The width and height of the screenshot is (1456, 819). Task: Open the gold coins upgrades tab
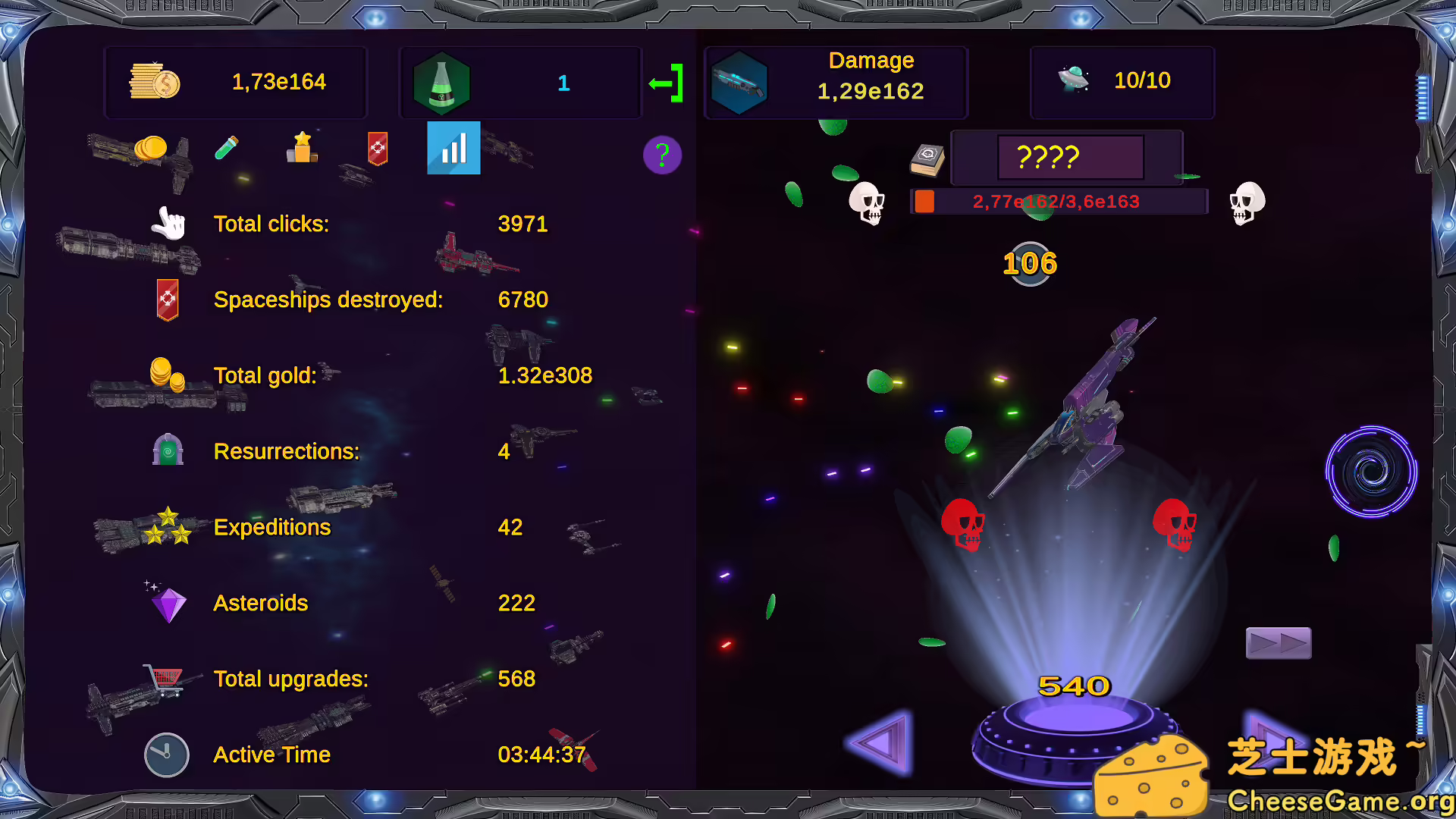152,149
